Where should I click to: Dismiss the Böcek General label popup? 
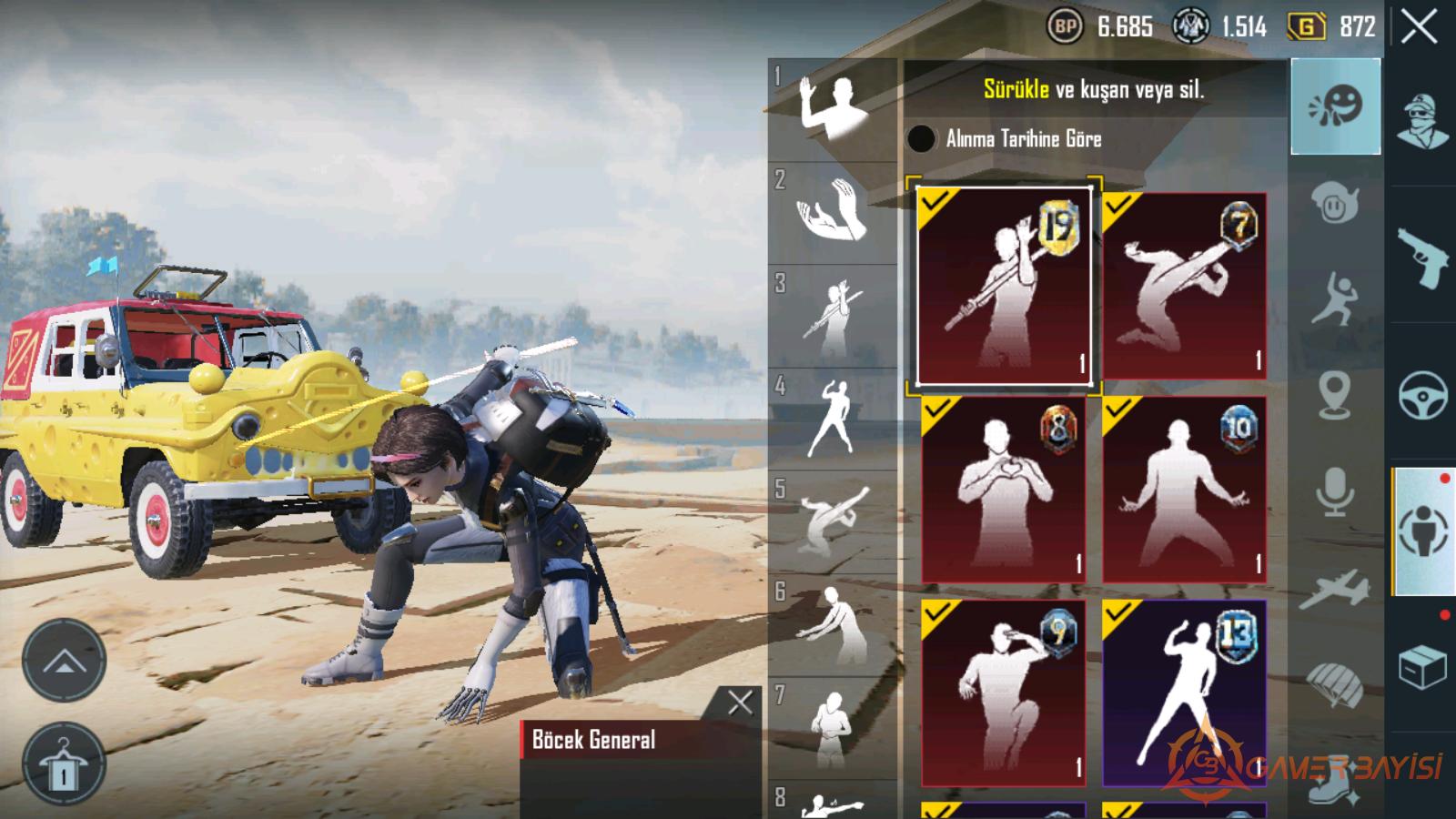[x=740, y=702]
